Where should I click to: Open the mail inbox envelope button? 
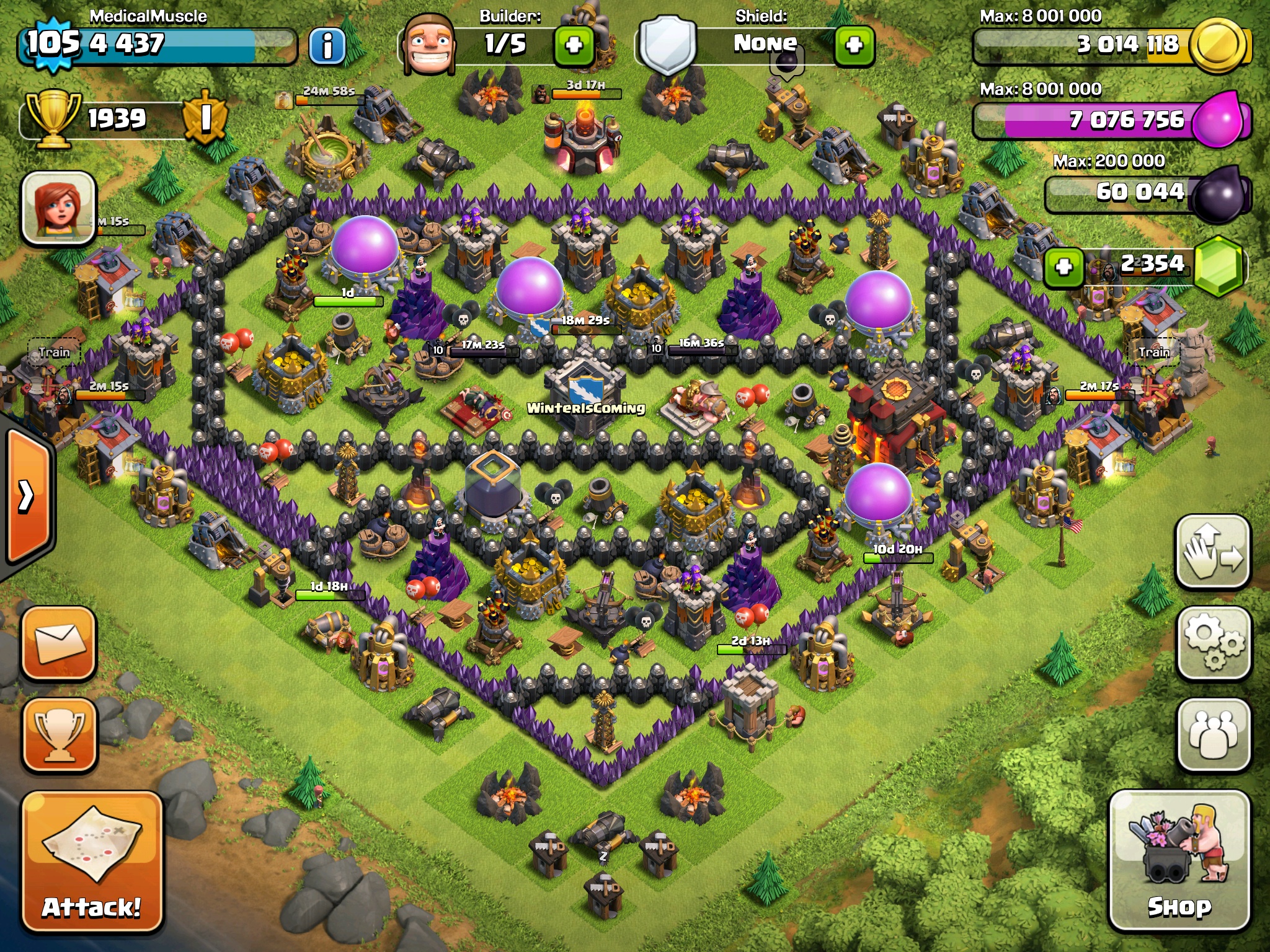tap(60, 643)
